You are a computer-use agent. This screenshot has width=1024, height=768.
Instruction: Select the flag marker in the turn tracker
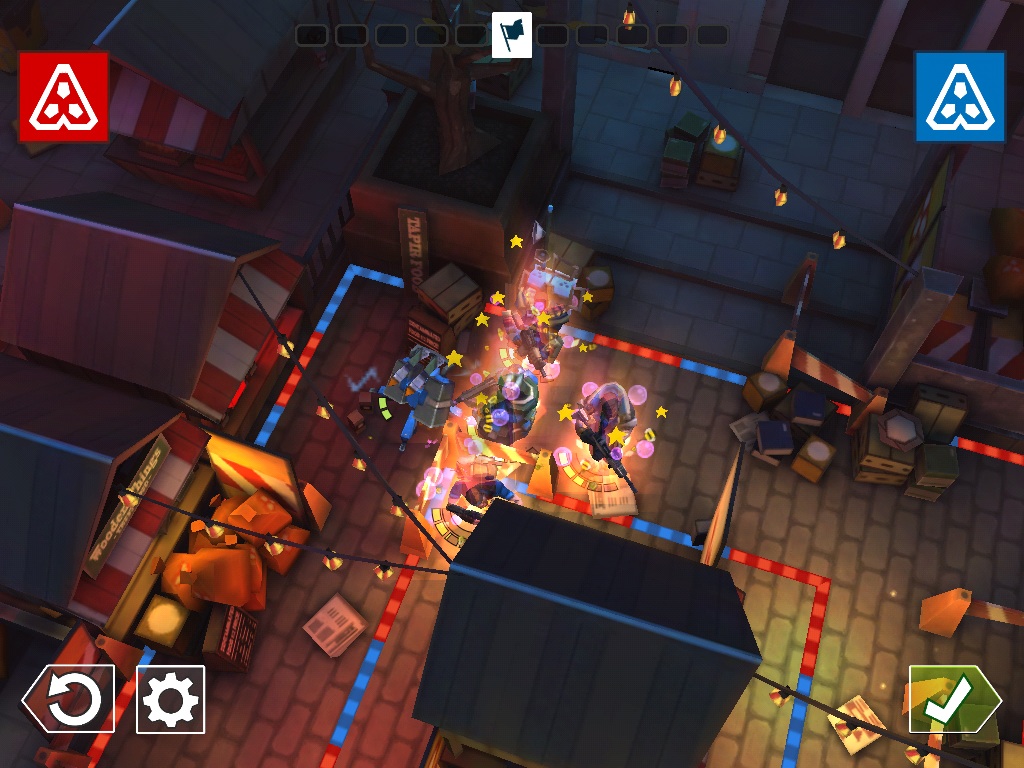[x=512, y=35]
